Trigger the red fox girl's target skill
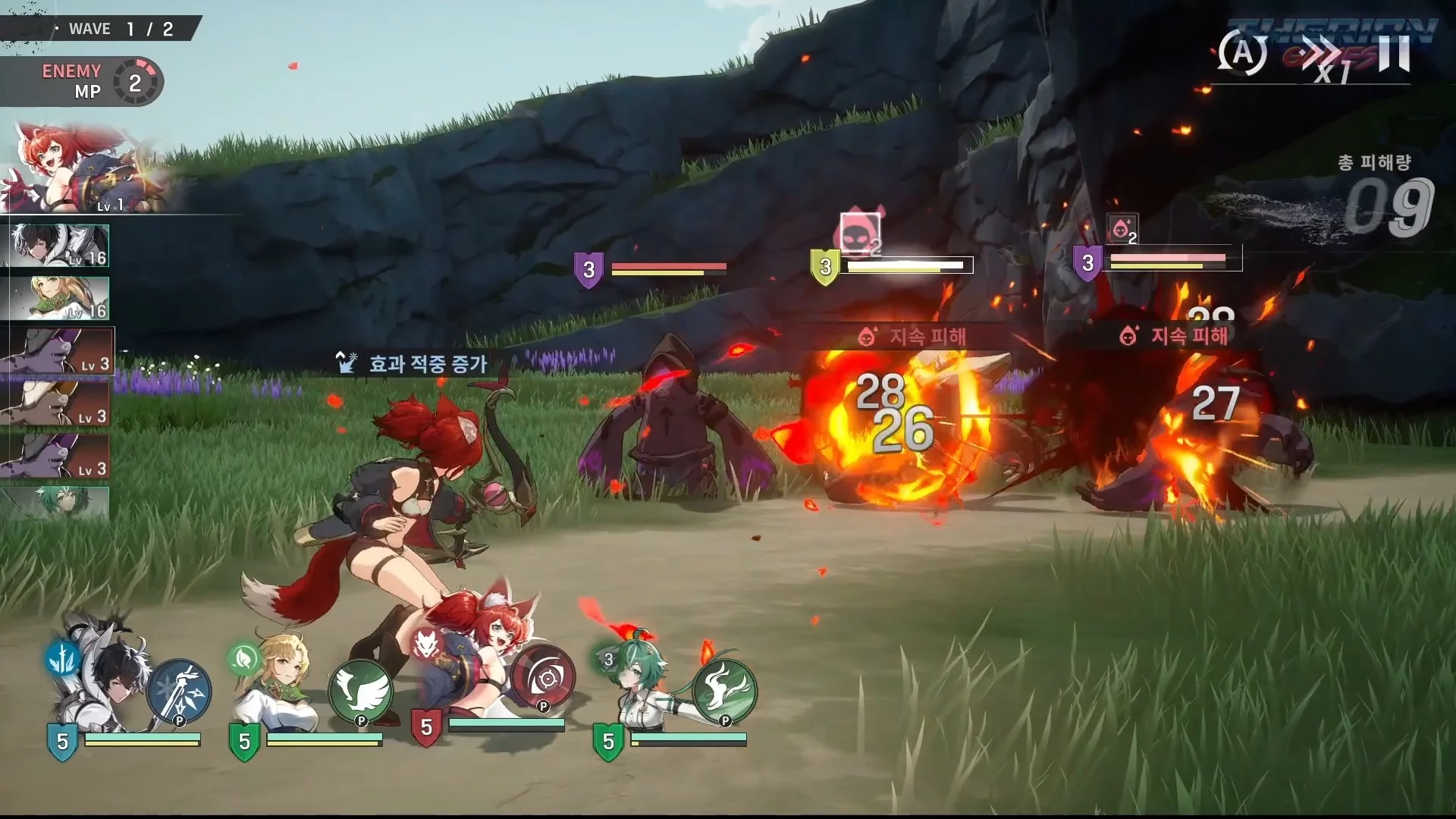The width and height of the screenshot is (1456, 819). 543,679
